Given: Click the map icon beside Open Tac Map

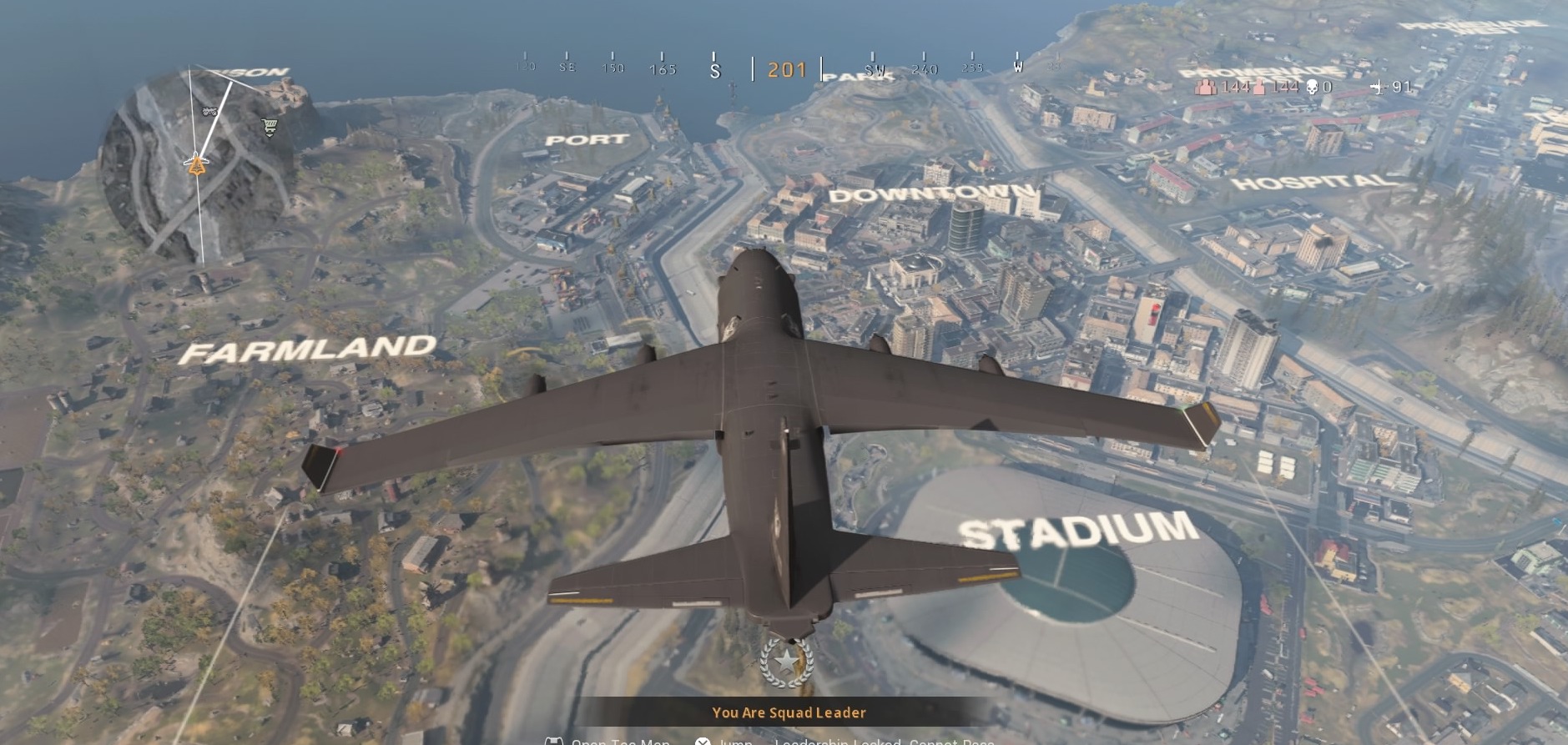Looking at the screenshot, I should pos(554,742).
